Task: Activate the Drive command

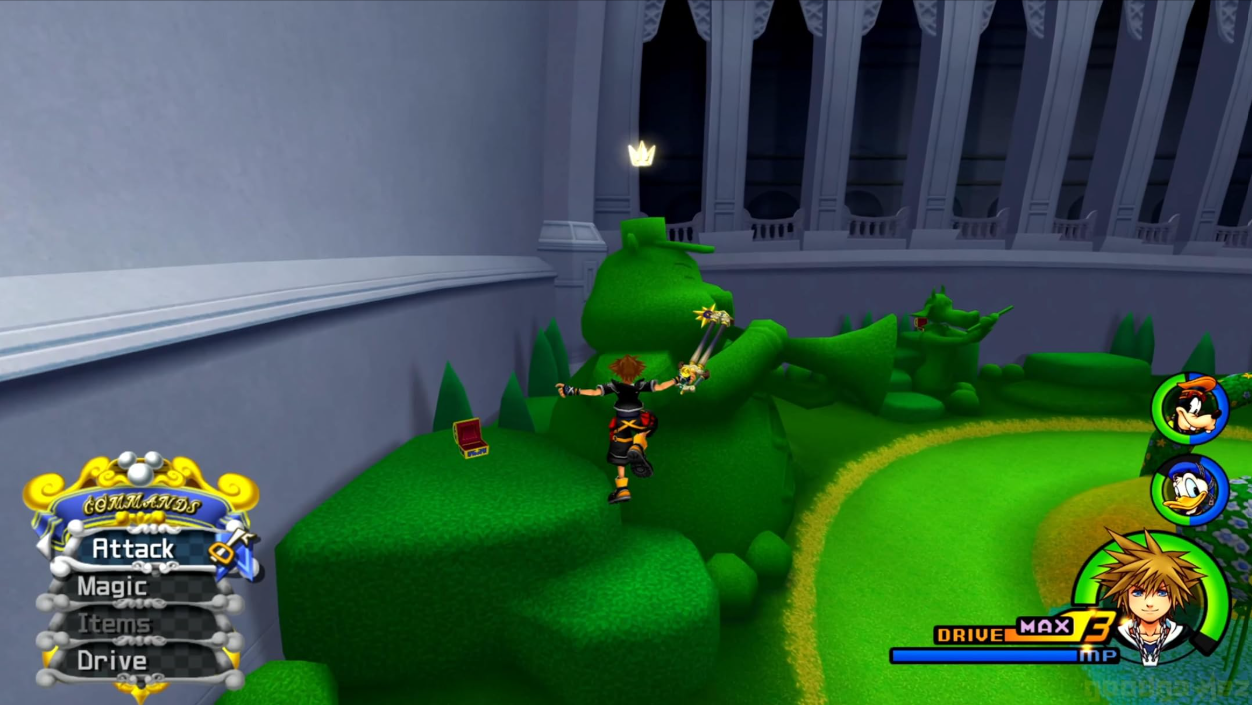Action: [112, 661]
